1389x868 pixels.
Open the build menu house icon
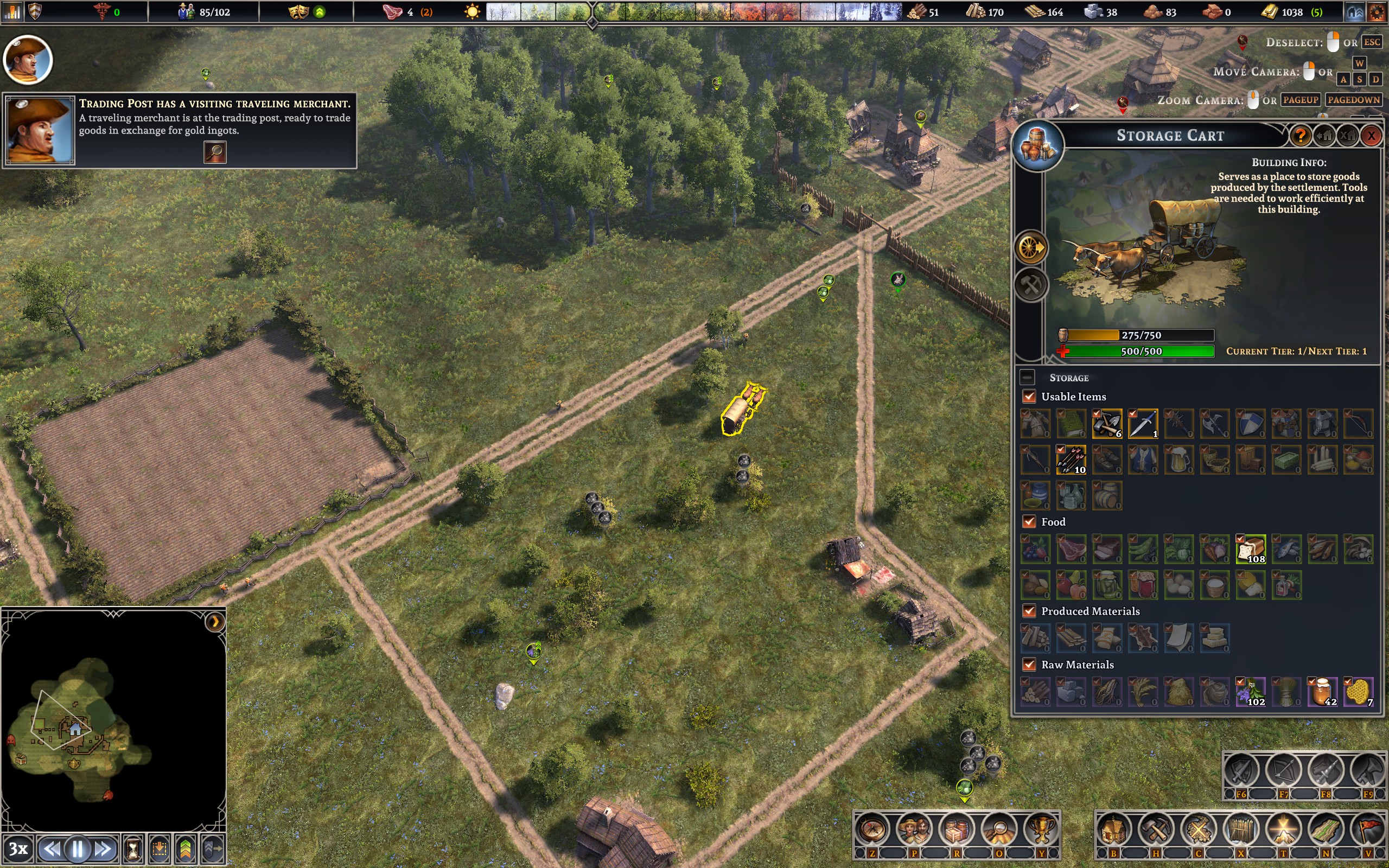(1113, 829)
